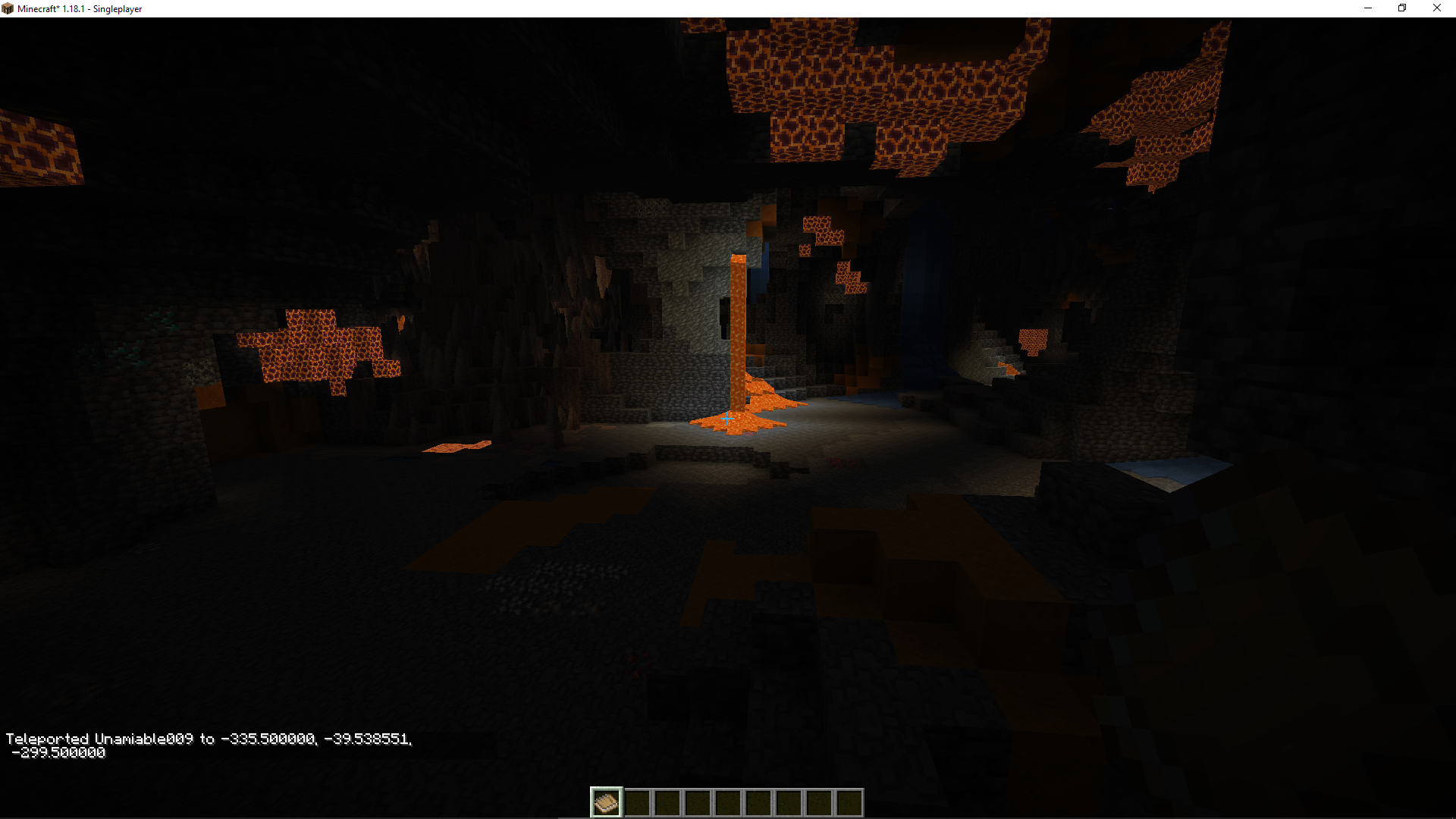Click the seventh hotbar slot
Viewport: 1456px width, 819px height.
coord(787,802)
